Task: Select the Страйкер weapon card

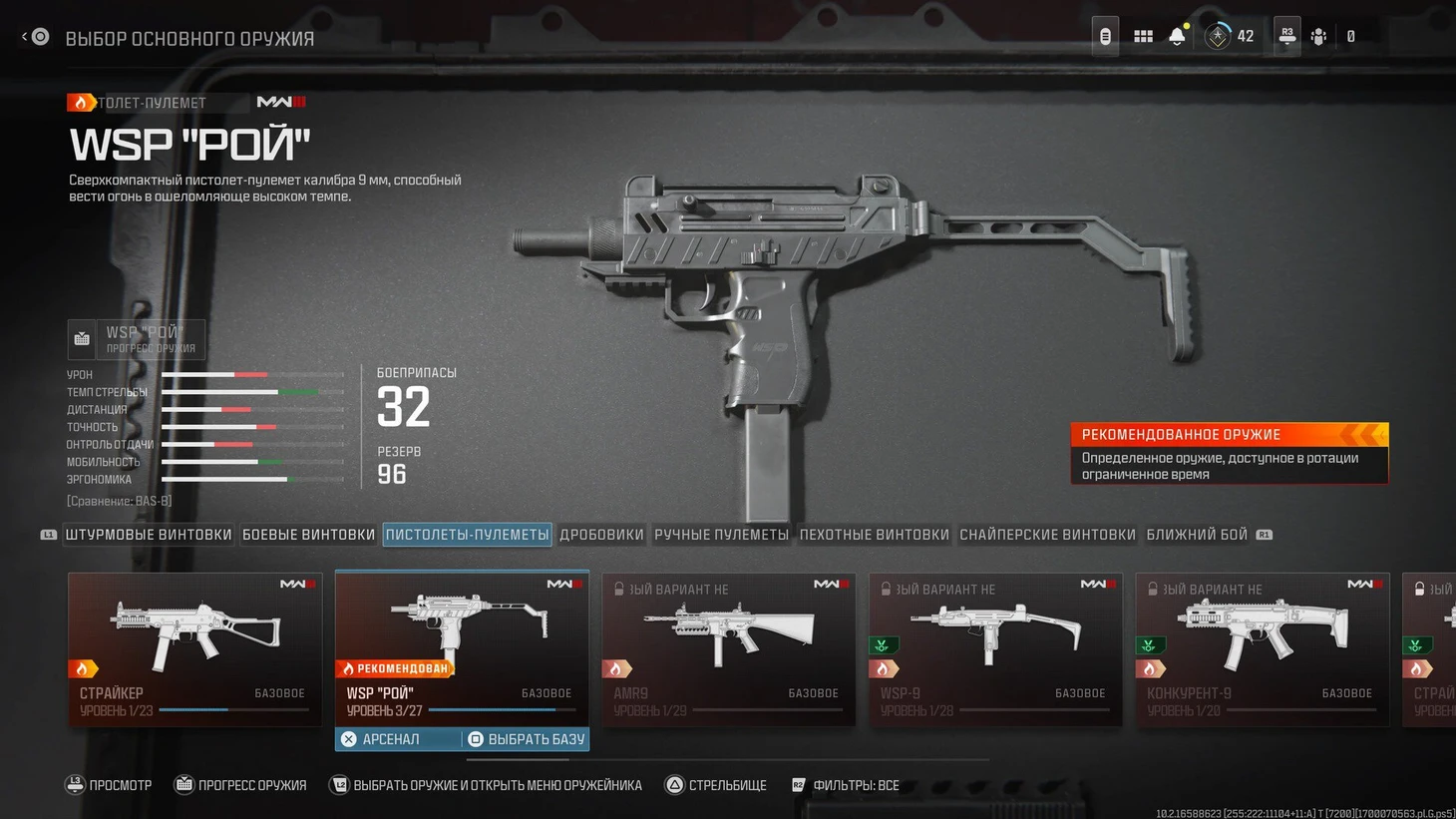Action: (194, 647)
